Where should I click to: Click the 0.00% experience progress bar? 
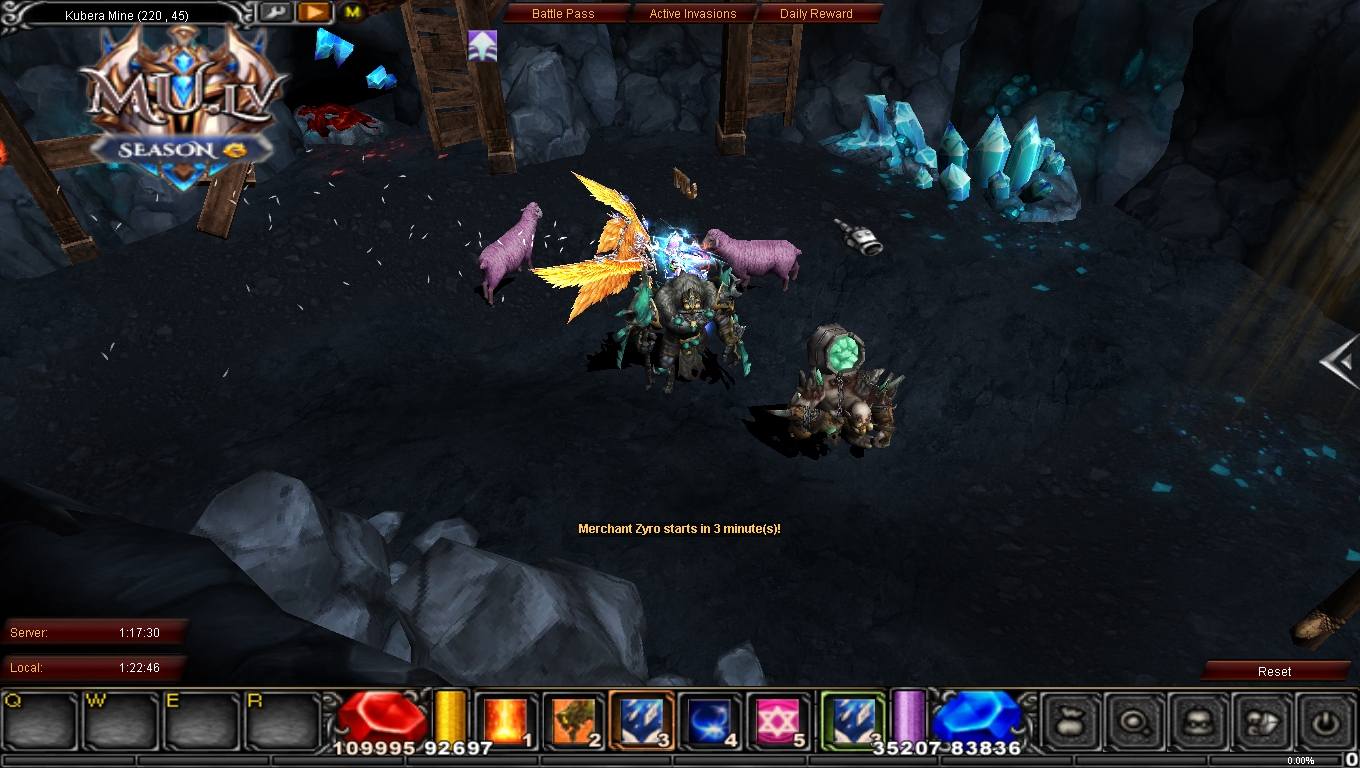[1300, 760]
